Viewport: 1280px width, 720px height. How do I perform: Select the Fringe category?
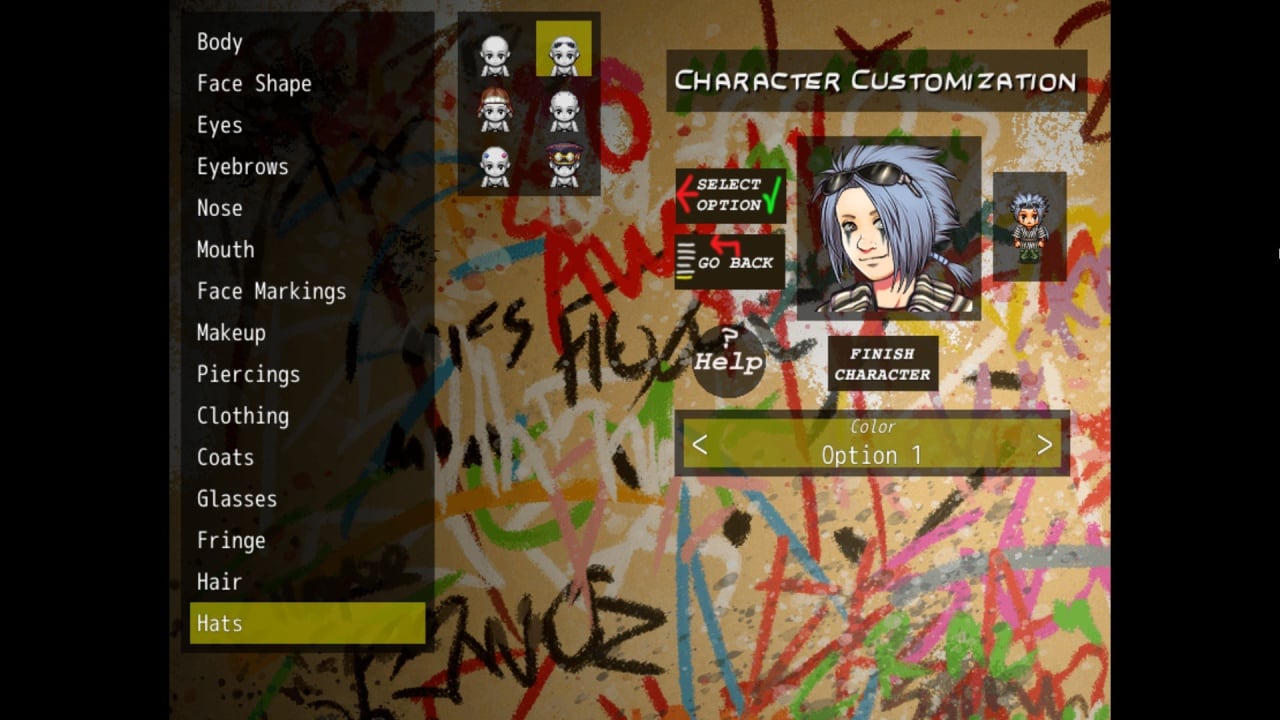coord(231,541)
